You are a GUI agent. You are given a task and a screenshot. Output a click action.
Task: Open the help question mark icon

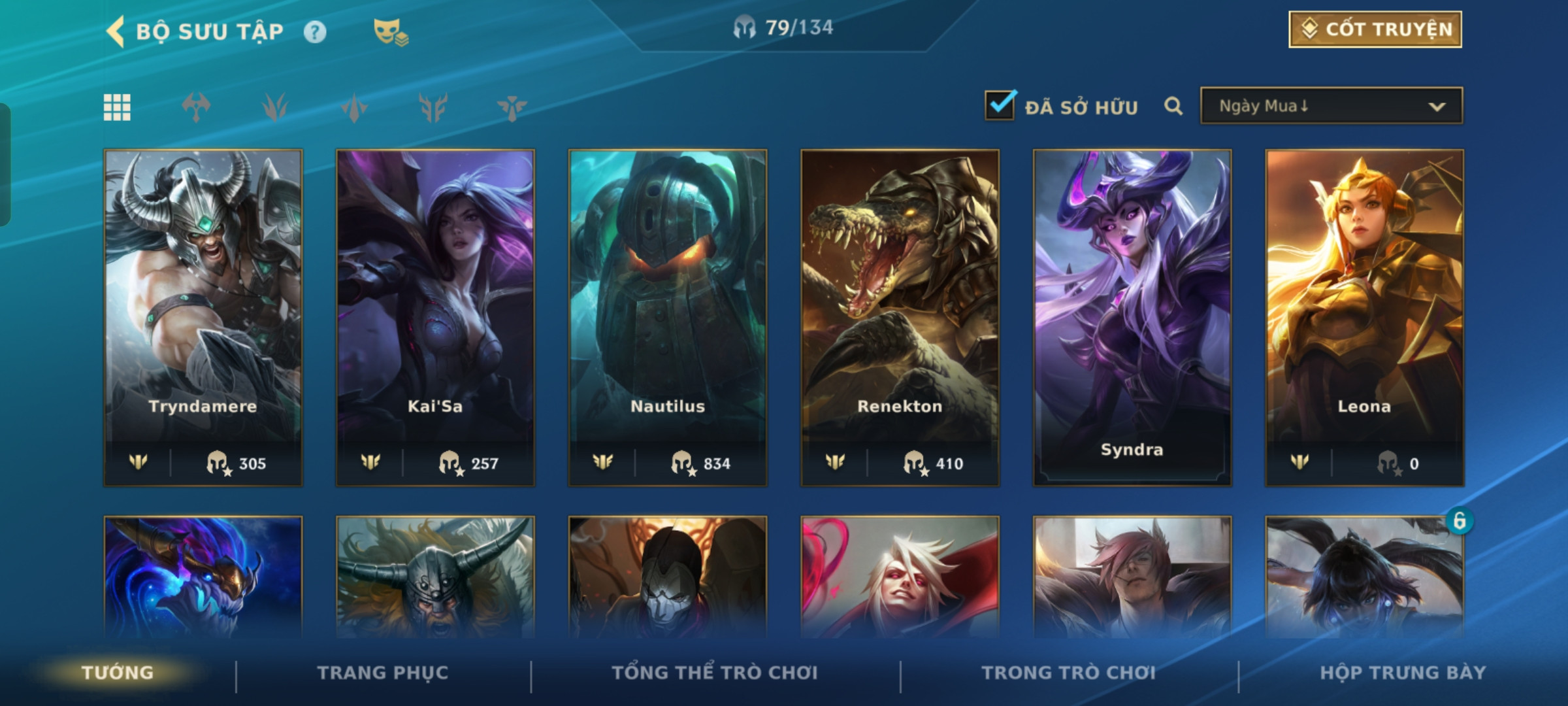point(315,32)
